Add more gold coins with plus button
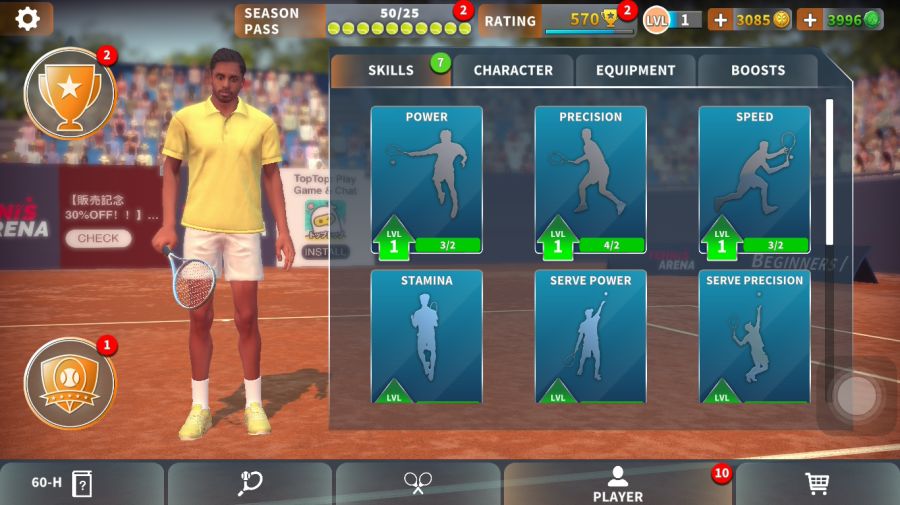900x505 pixels. click(720, 19)
